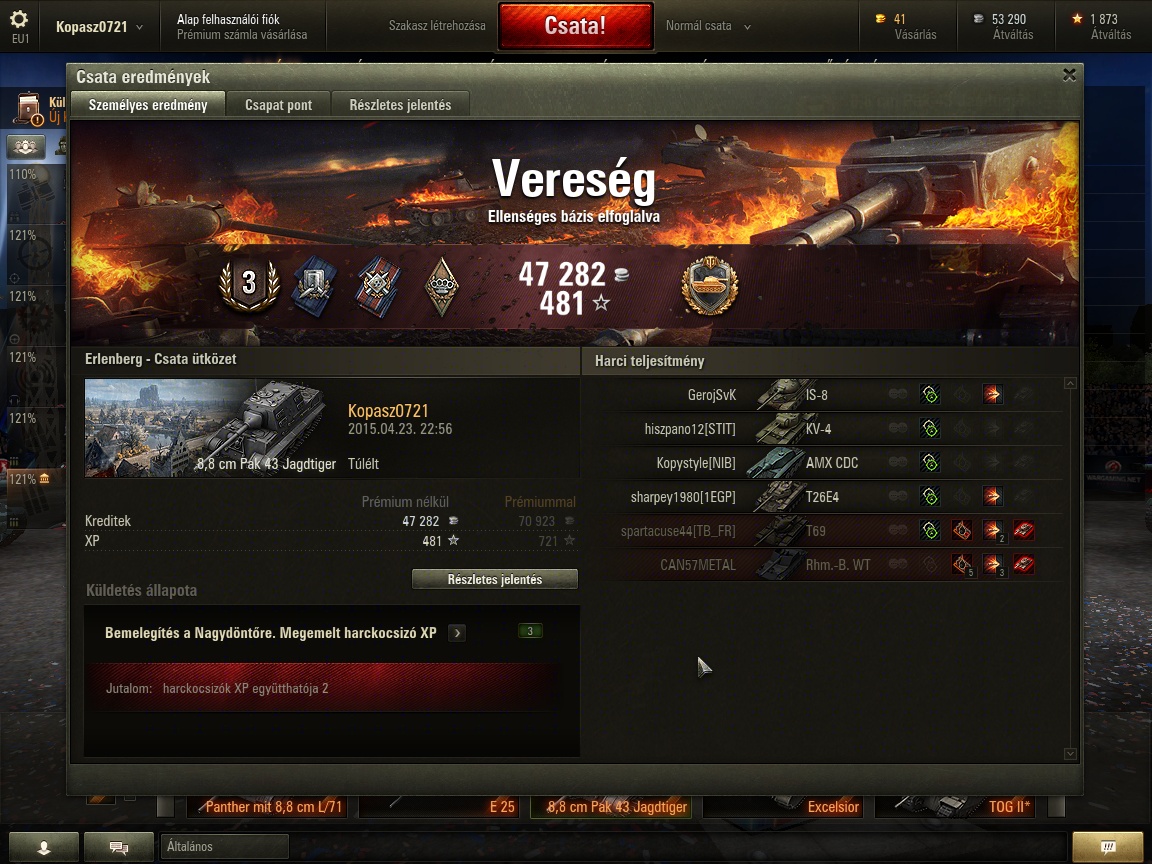
Task: Click Szakasz létrehozása to create platoon
Action: tap(437, 26)
